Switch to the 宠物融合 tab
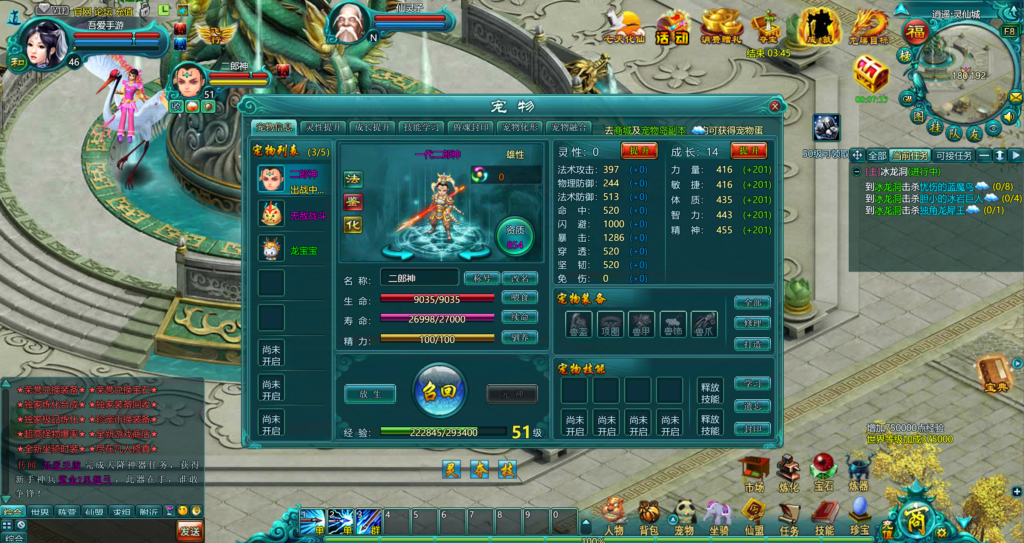The image size is (1024, 543). coord(569,127)
